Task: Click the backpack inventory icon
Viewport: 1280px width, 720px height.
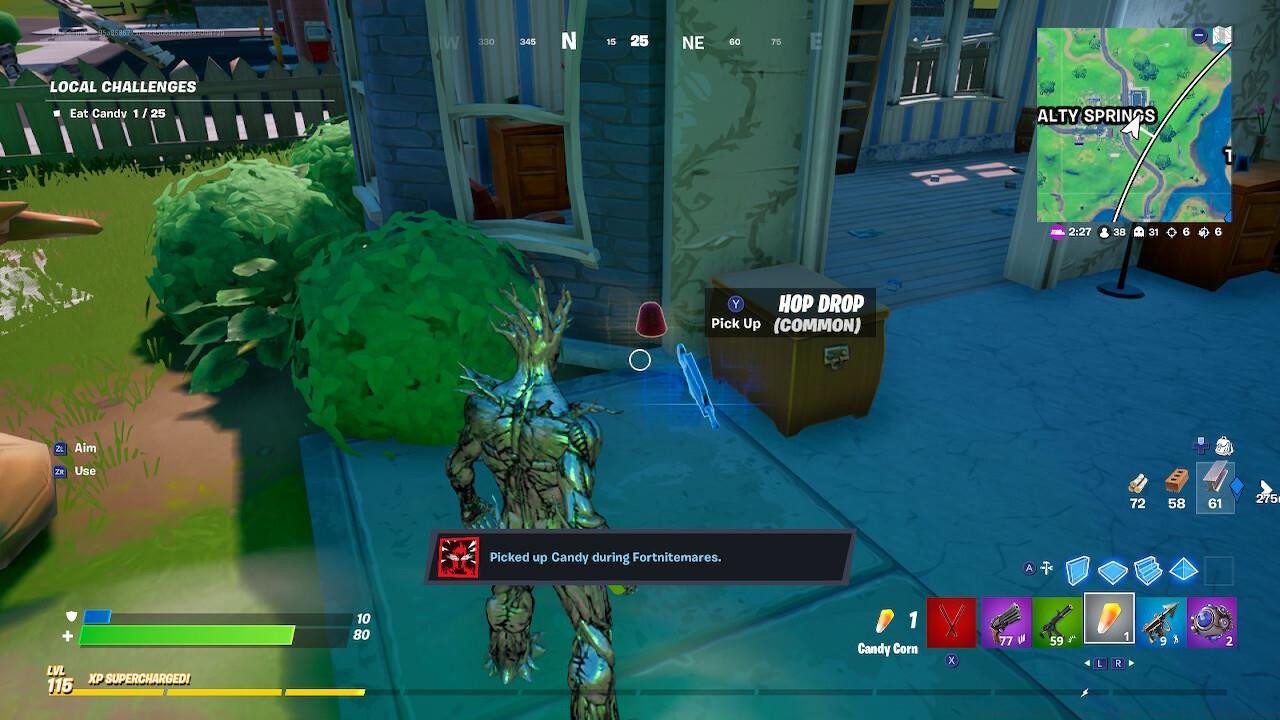Action: click(x=1225, y=447)
